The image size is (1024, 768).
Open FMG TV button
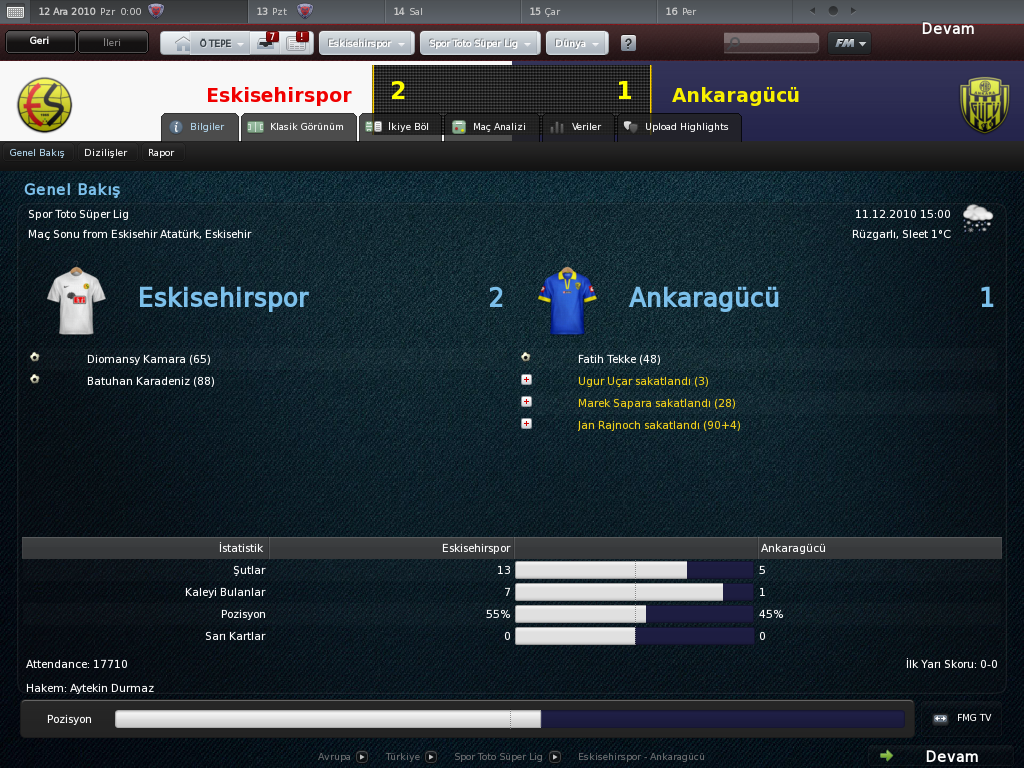pos(962,718)
